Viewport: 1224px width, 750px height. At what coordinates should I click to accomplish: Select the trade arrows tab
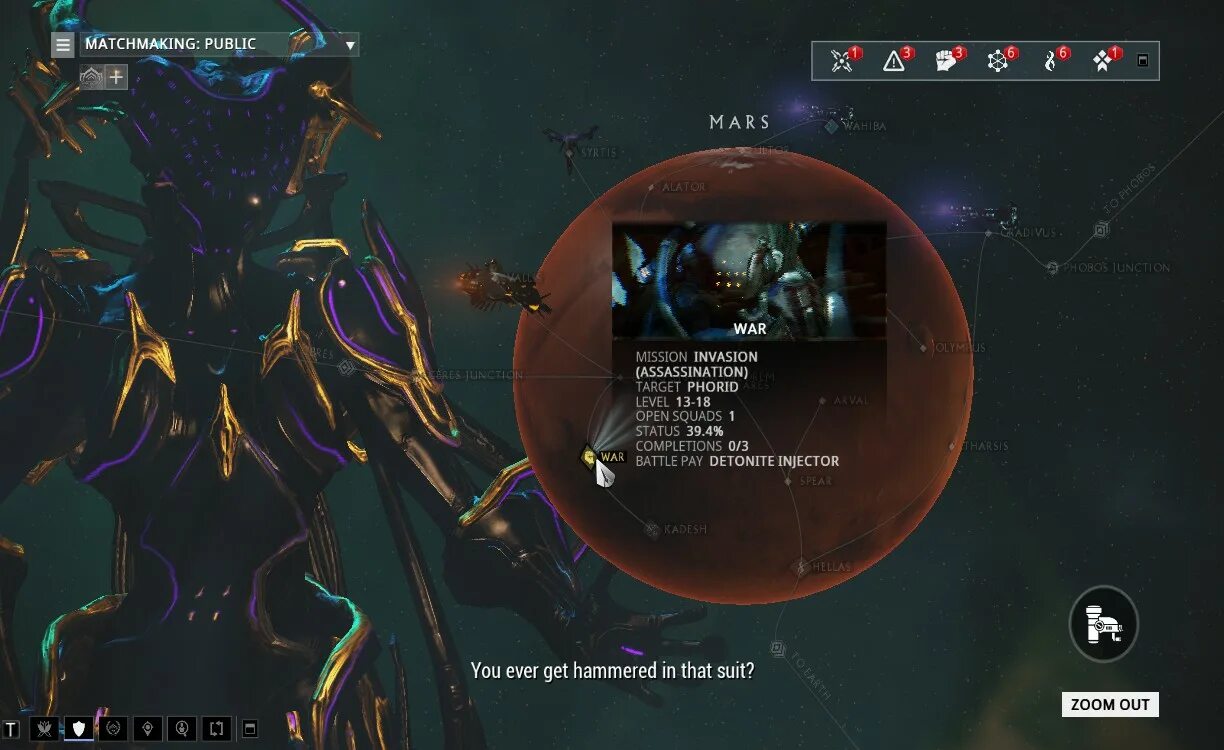[216, 728]
